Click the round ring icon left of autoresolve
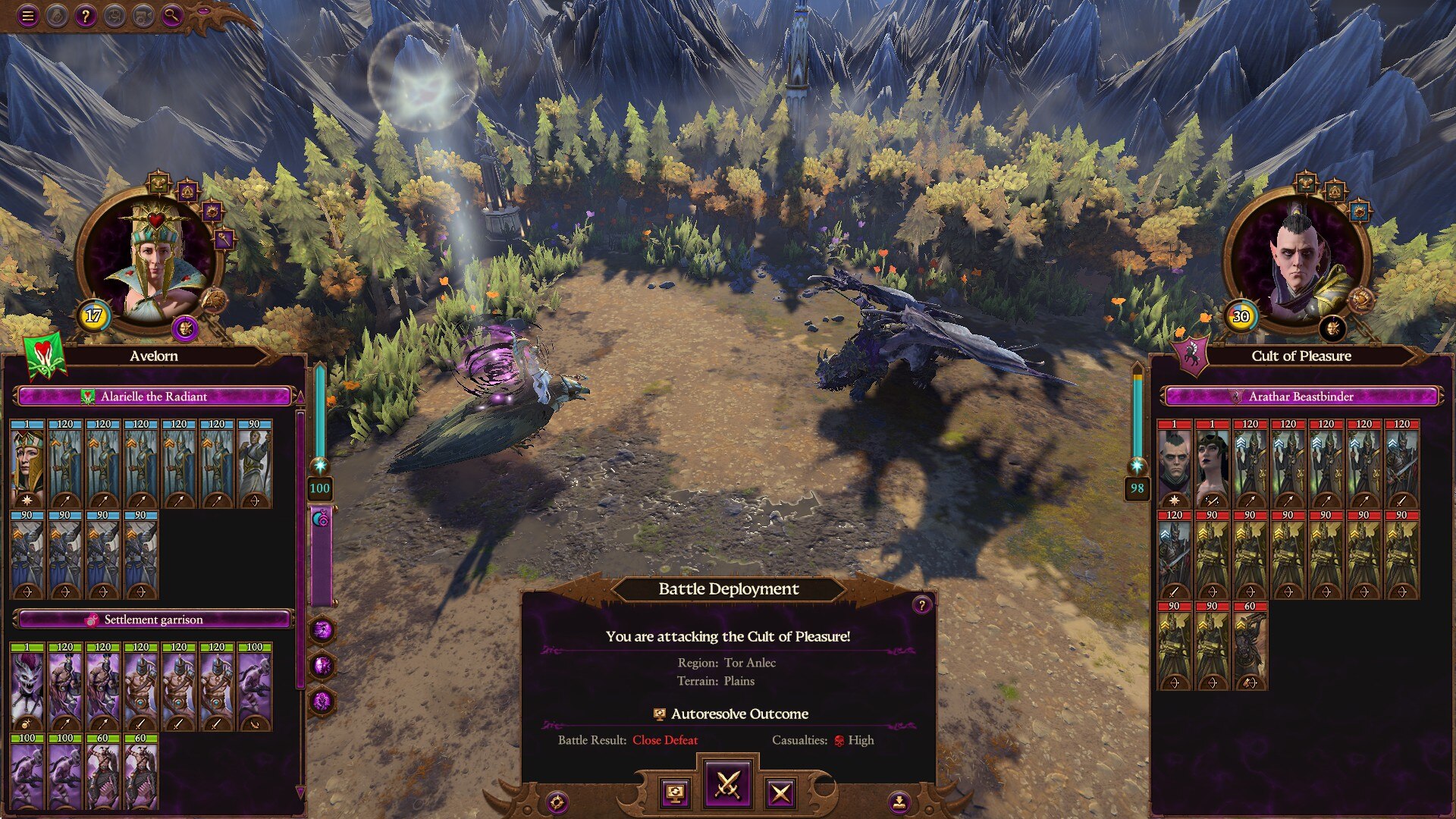1456x819 pixels. pos(557,802)
